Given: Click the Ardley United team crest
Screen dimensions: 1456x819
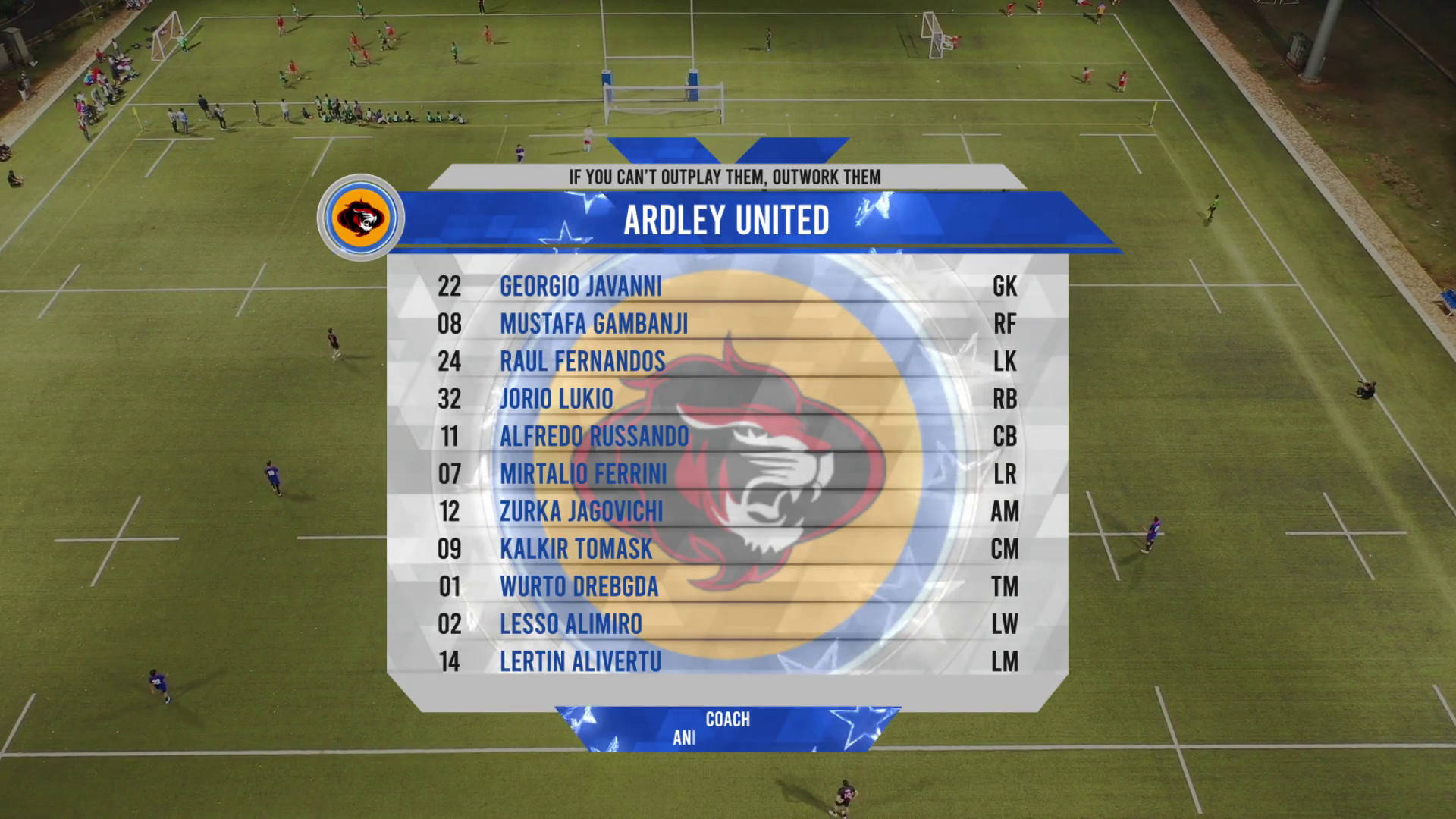Looking at the screenshot, I should pyautogui.click(x=361, y=218).
